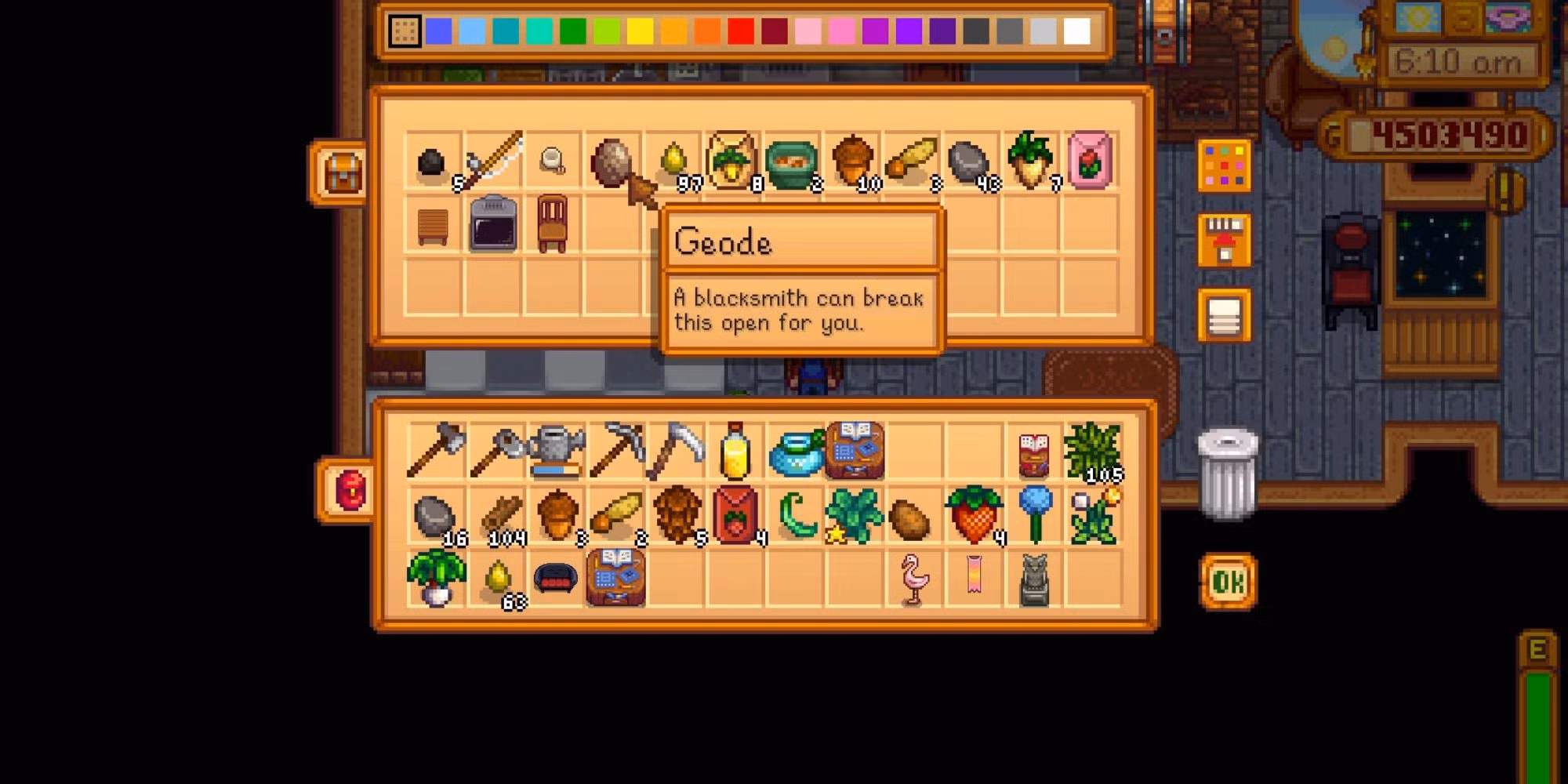
Task: Toggle the chest color picker button
Action: (1224, 165)
